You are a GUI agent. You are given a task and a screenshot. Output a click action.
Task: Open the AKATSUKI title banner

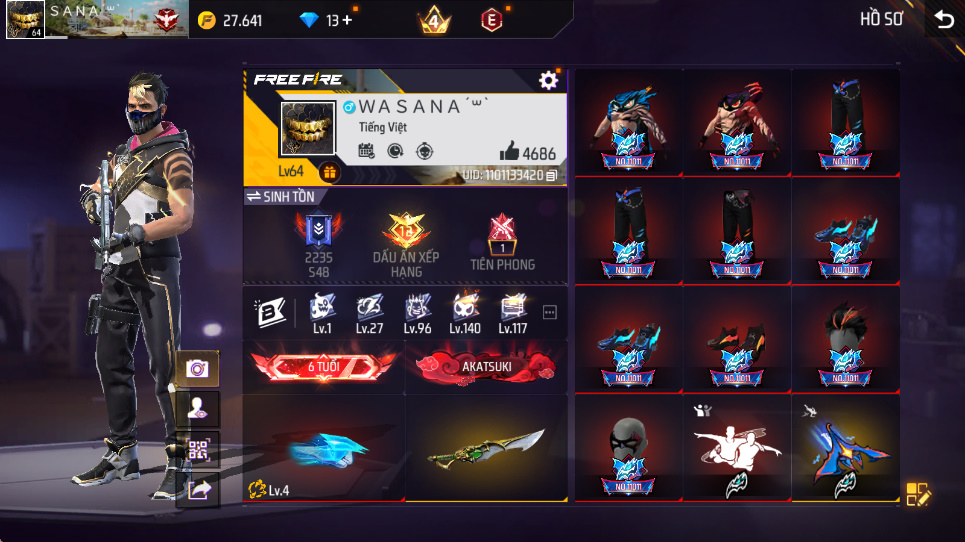pyautogui.click(x=486, y=366)
